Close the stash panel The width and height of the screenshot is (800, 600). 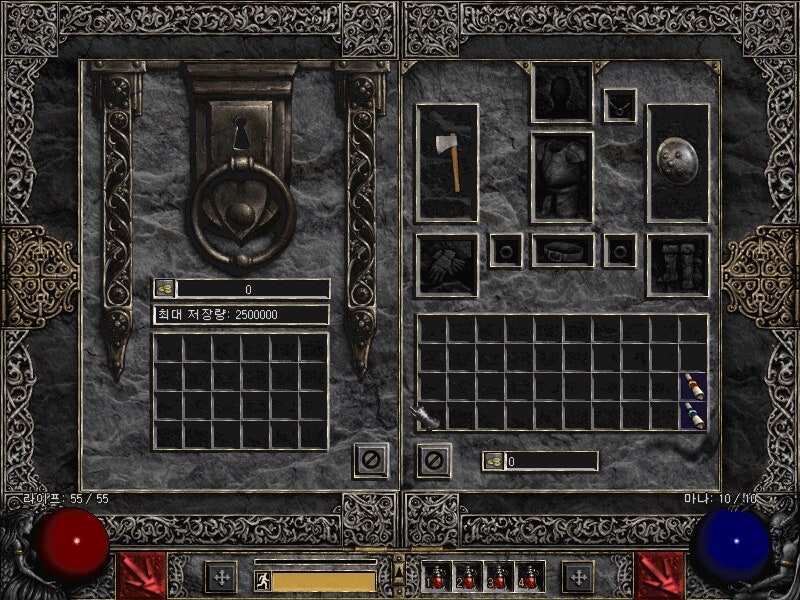pos(370,460)
